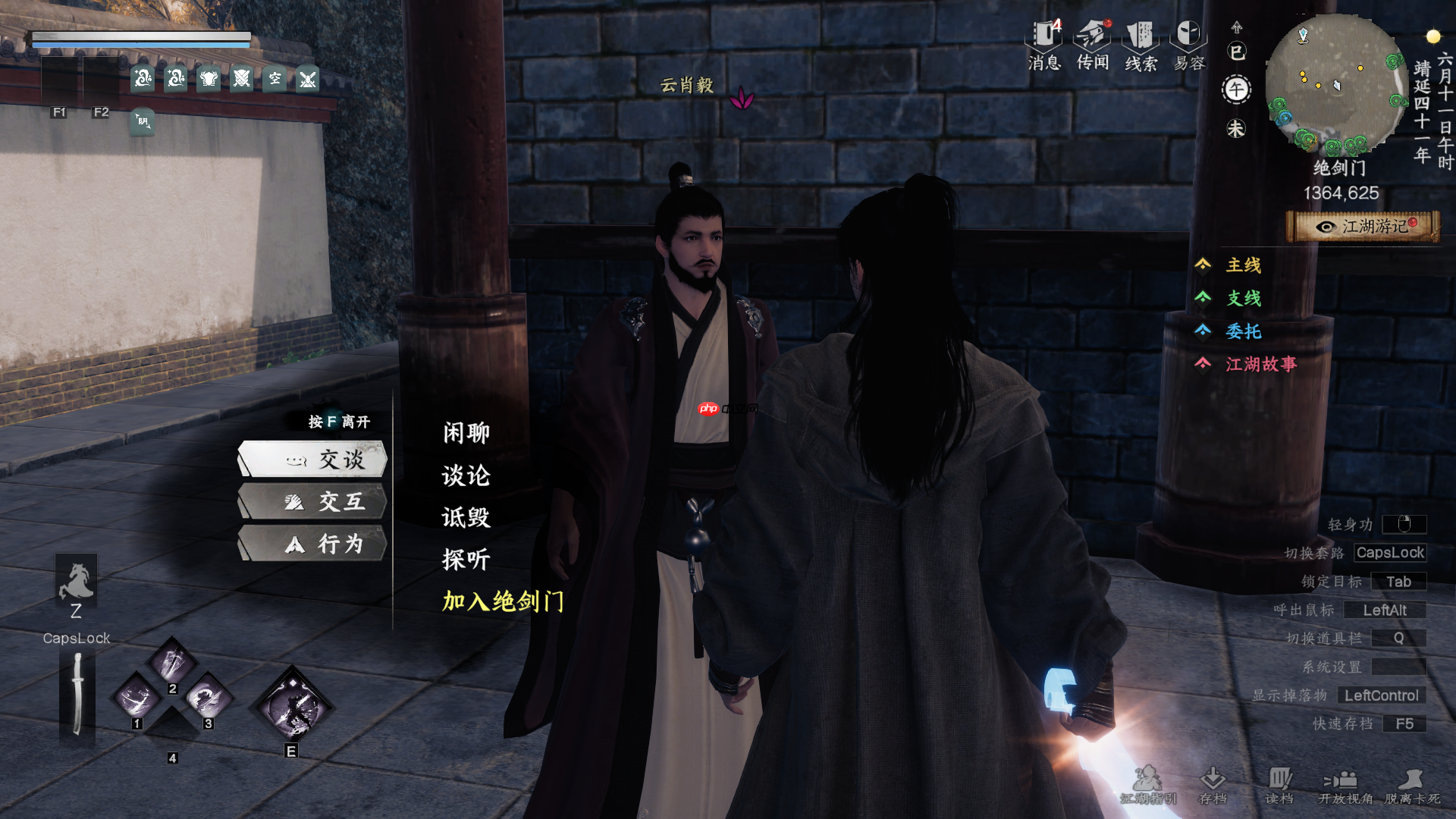
Task: Choose 加入绝剑门 to join the sect
Action: click(504, 601)
